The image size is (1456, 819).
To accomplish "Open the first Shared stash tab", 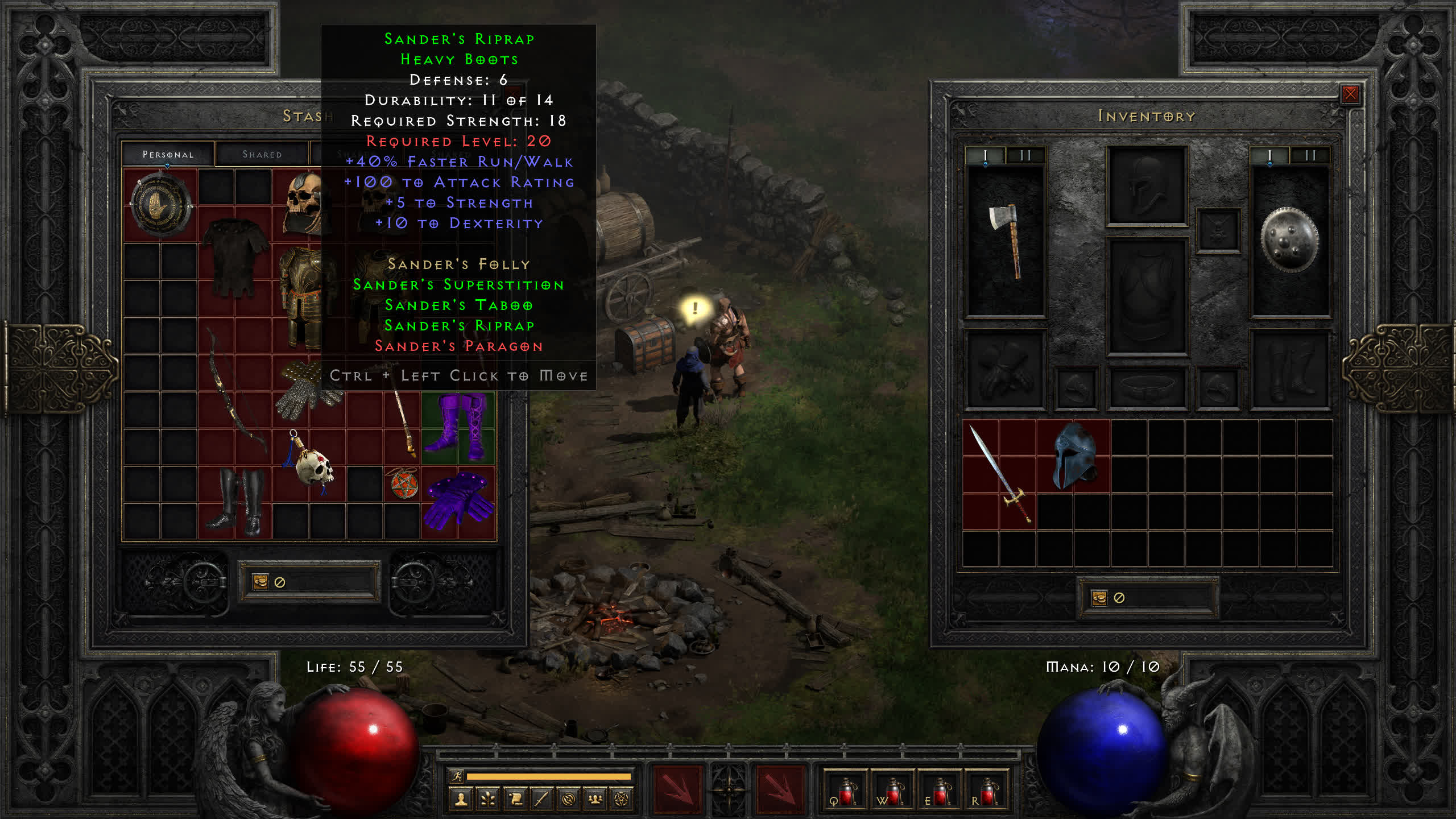I will click(262, 154).
